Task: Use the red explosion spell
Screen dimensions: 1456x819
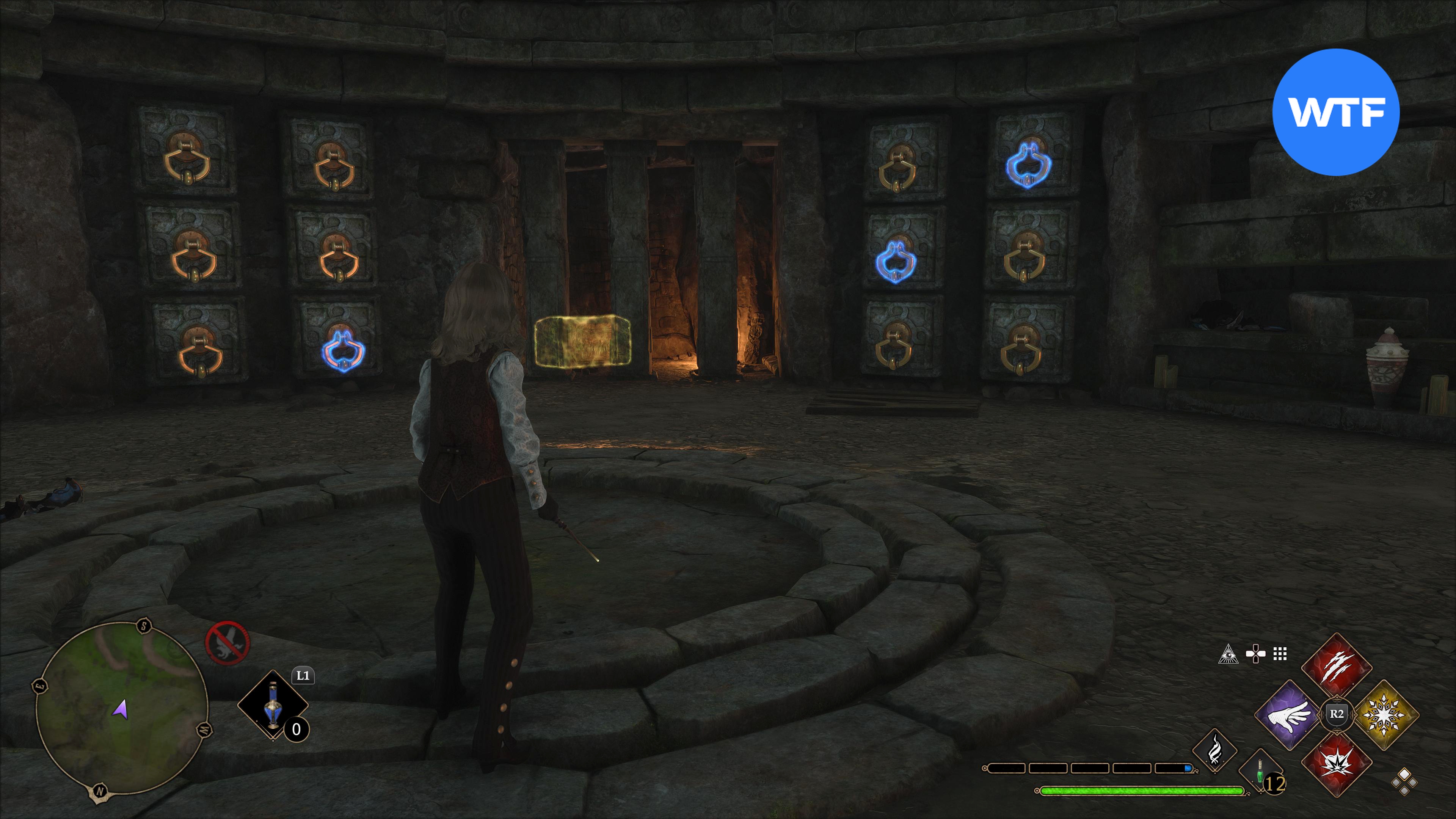Action: (1337, 763)
